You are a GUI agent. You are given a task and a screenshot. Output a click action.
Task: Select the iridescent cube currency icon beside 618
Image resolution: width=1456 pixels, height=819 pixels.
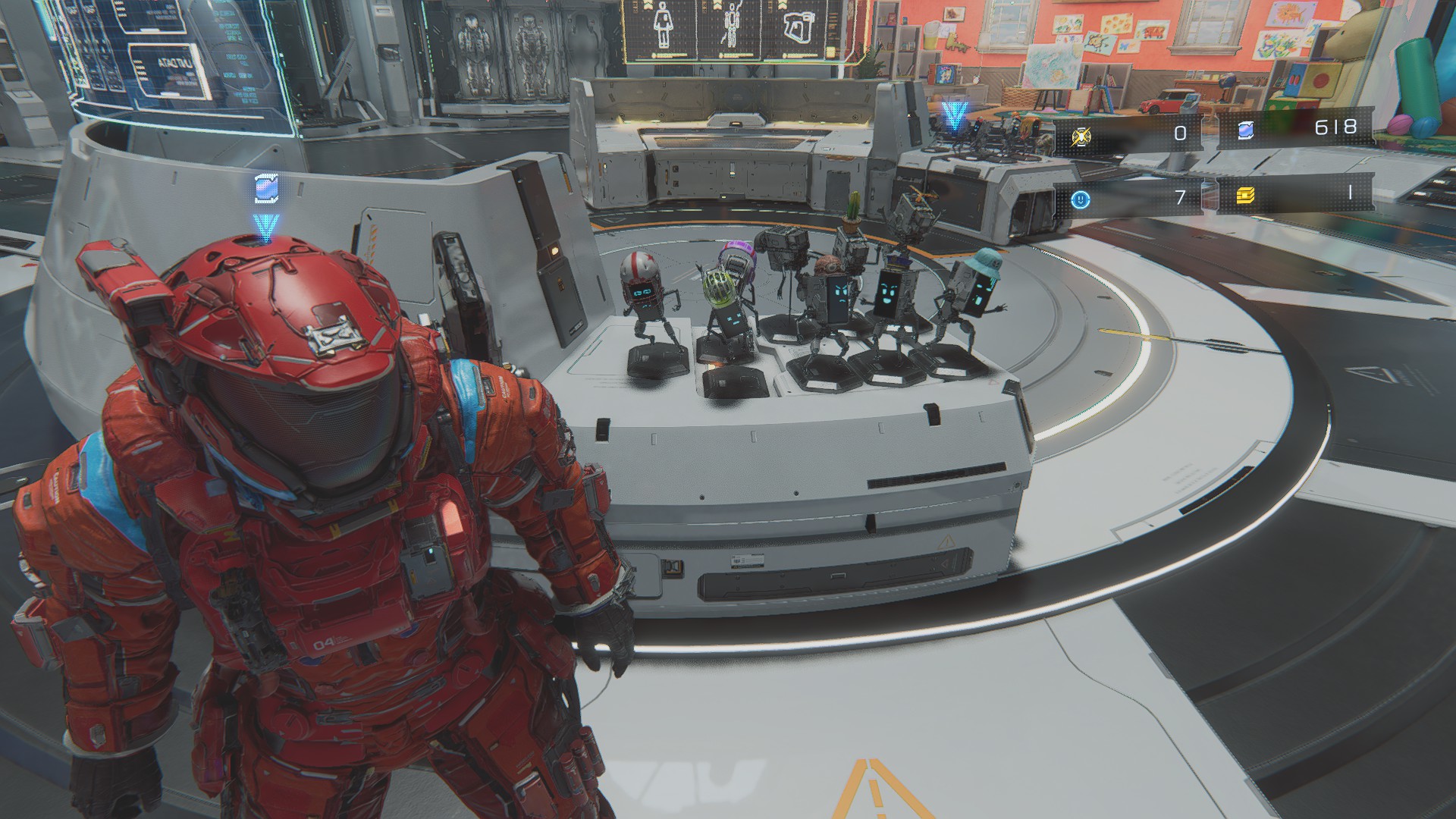click(x=1245, y=130)
